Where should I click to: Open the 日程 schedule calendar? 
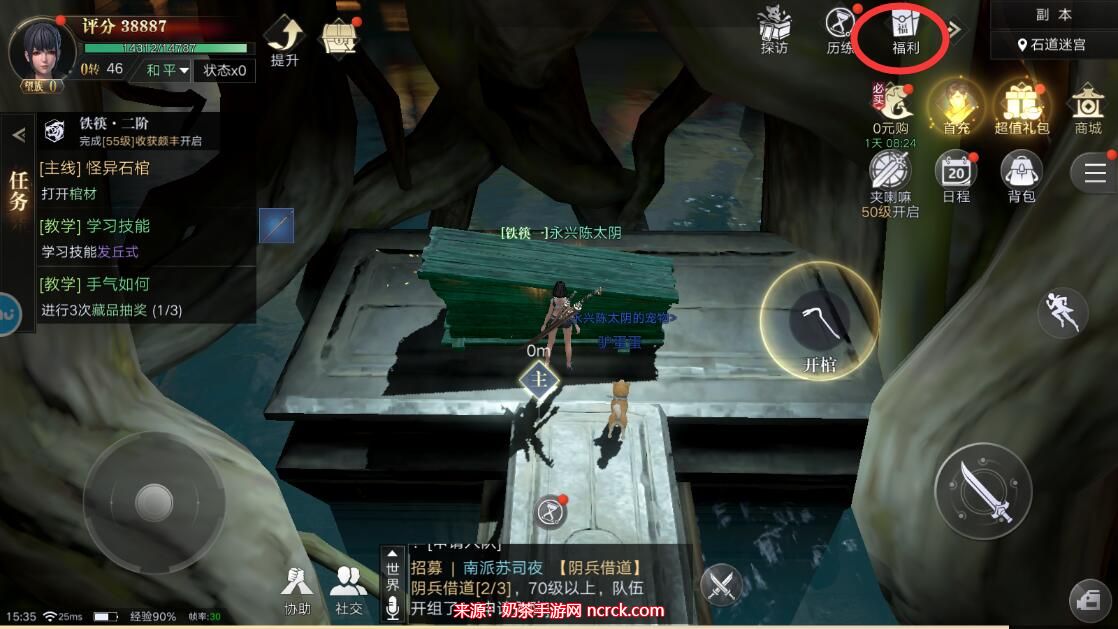pyautogui.click(x=956, y=175)
